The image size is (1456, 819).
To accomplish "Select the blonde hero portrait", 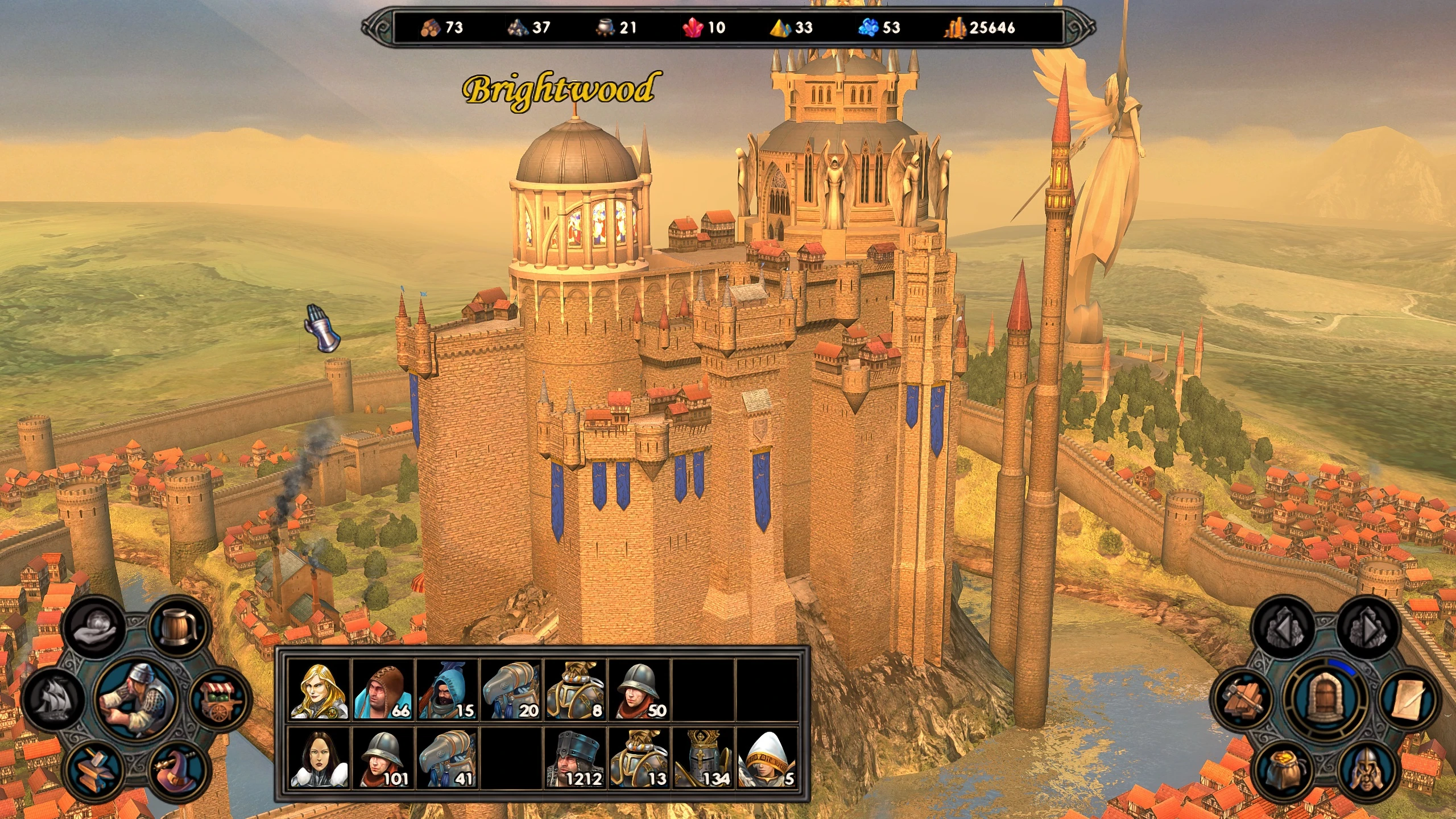I will 318,689.
